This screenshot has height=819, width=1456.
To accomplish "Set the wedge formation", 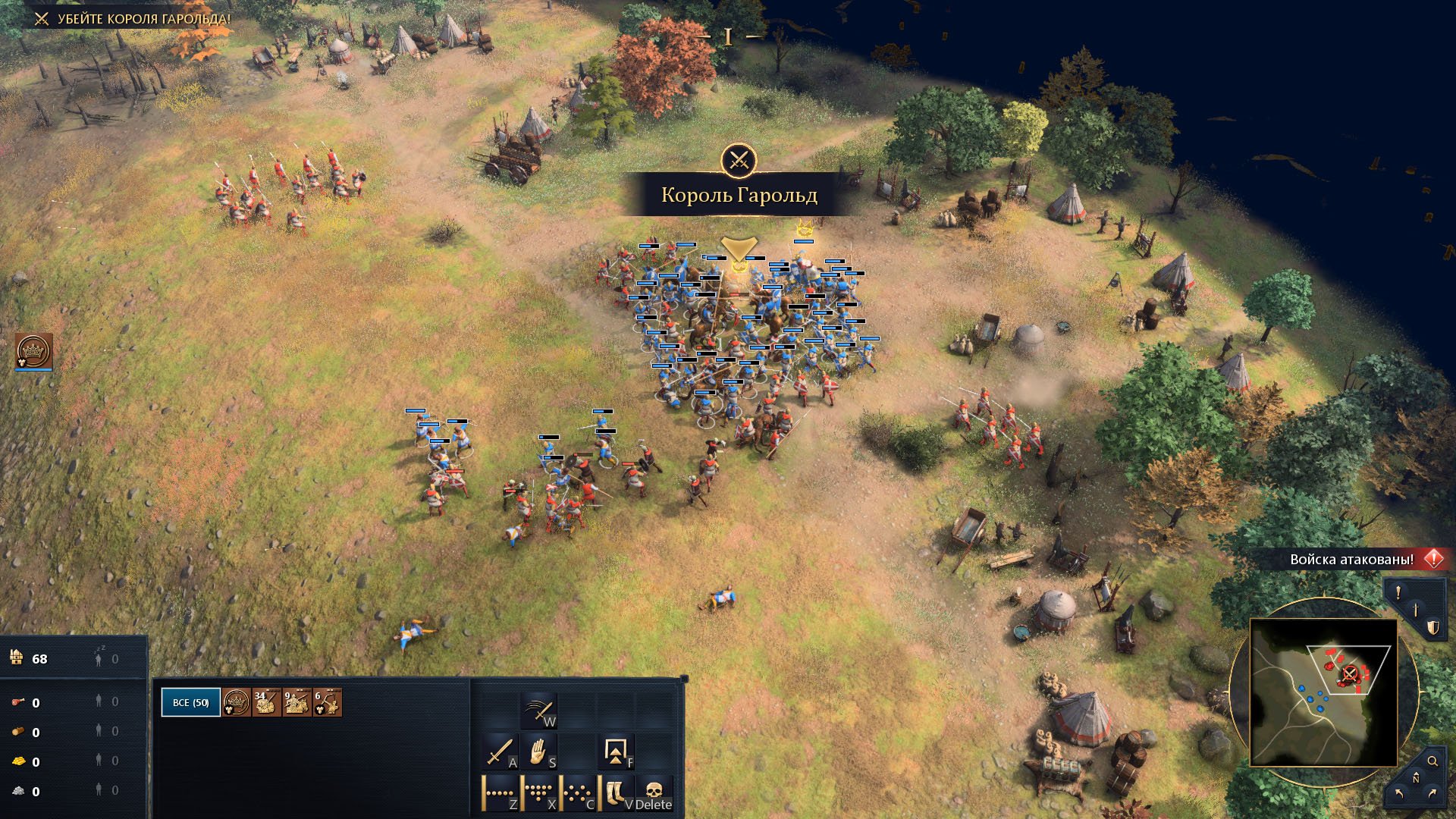I will tap(538, 793).
